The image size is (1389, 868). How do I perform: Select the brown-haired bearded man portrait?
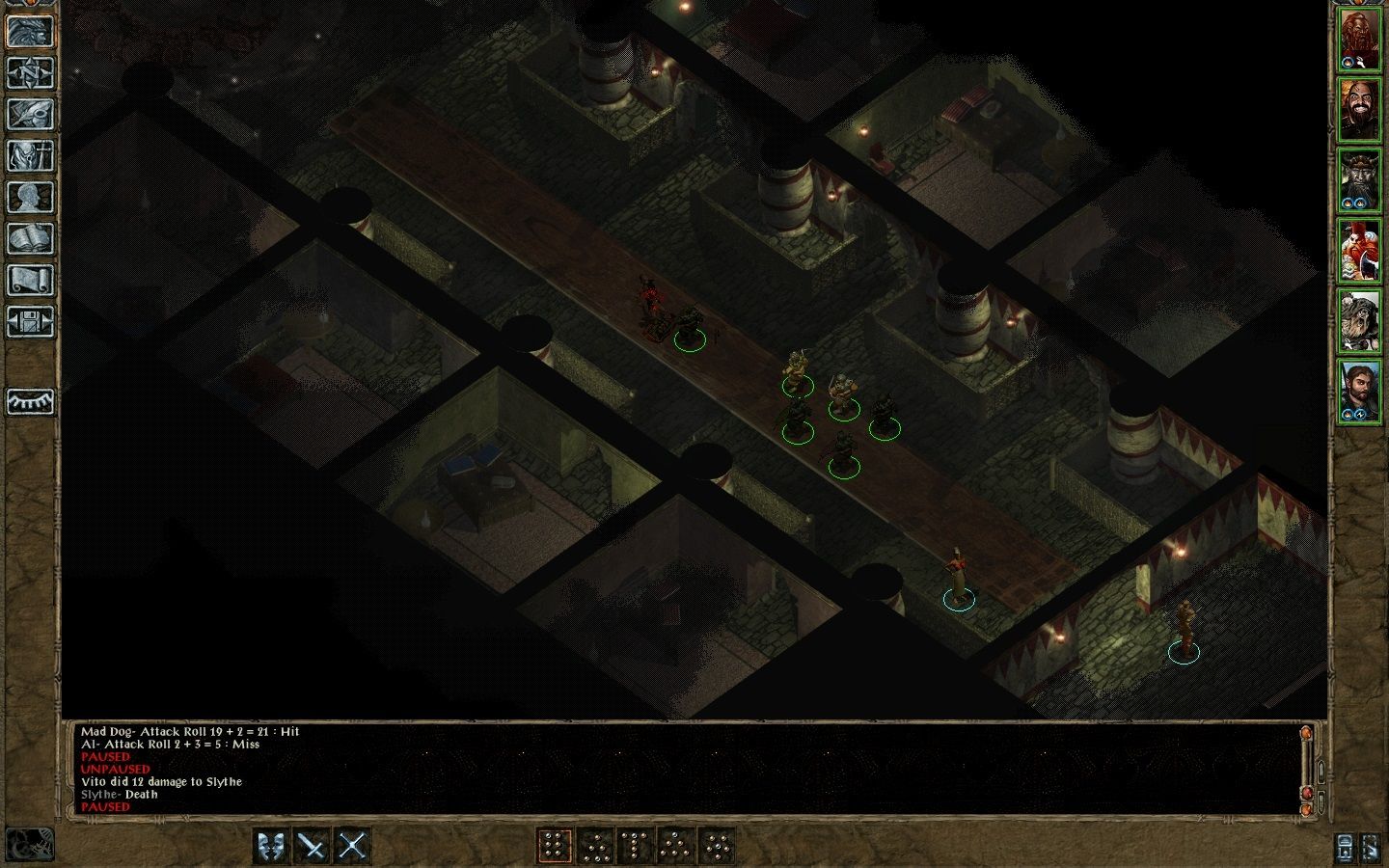(1359, 391)
